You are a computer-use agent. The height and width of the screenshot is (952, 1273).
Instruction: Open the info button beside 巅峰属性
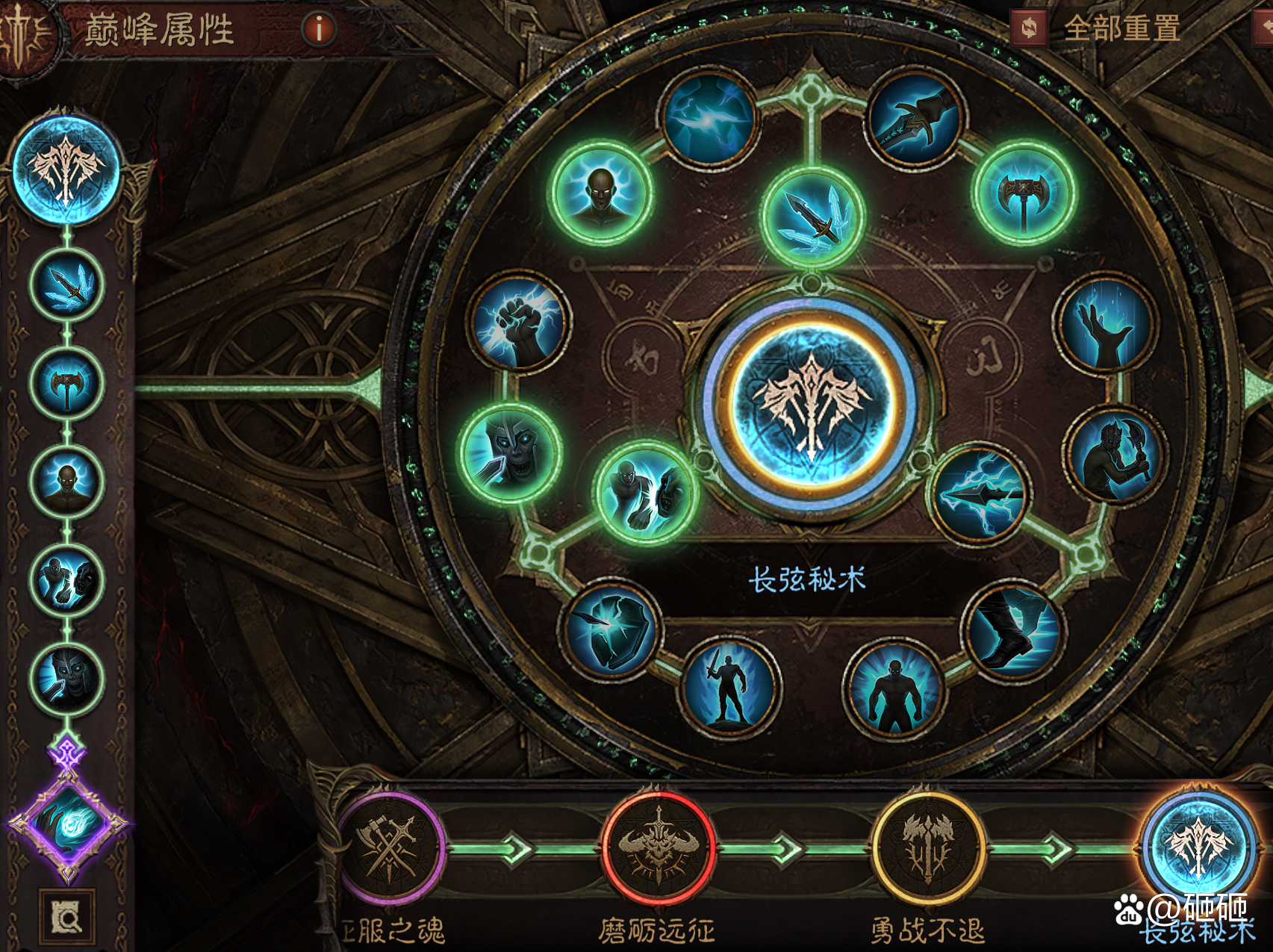[x=317, y=27]
